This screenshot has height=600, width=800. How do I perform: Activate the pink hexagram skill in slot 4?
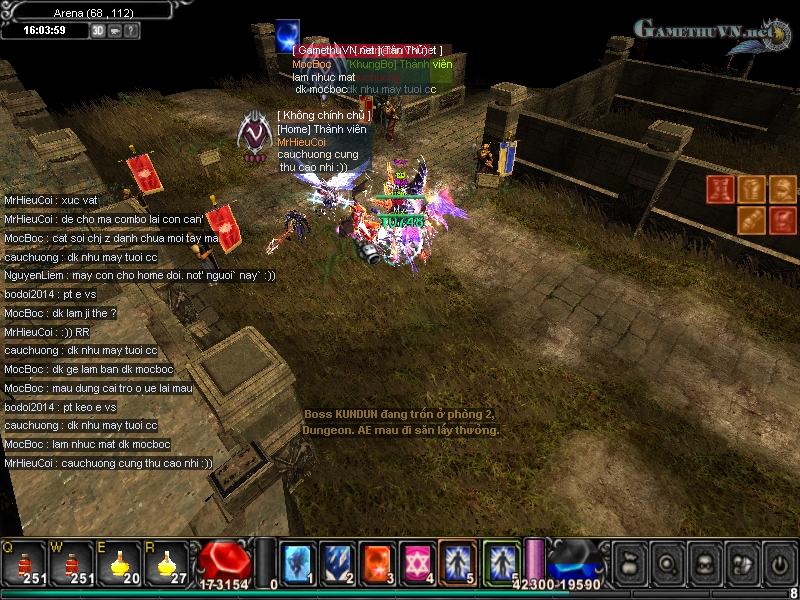pyautogui.click(x=417, y=562)
